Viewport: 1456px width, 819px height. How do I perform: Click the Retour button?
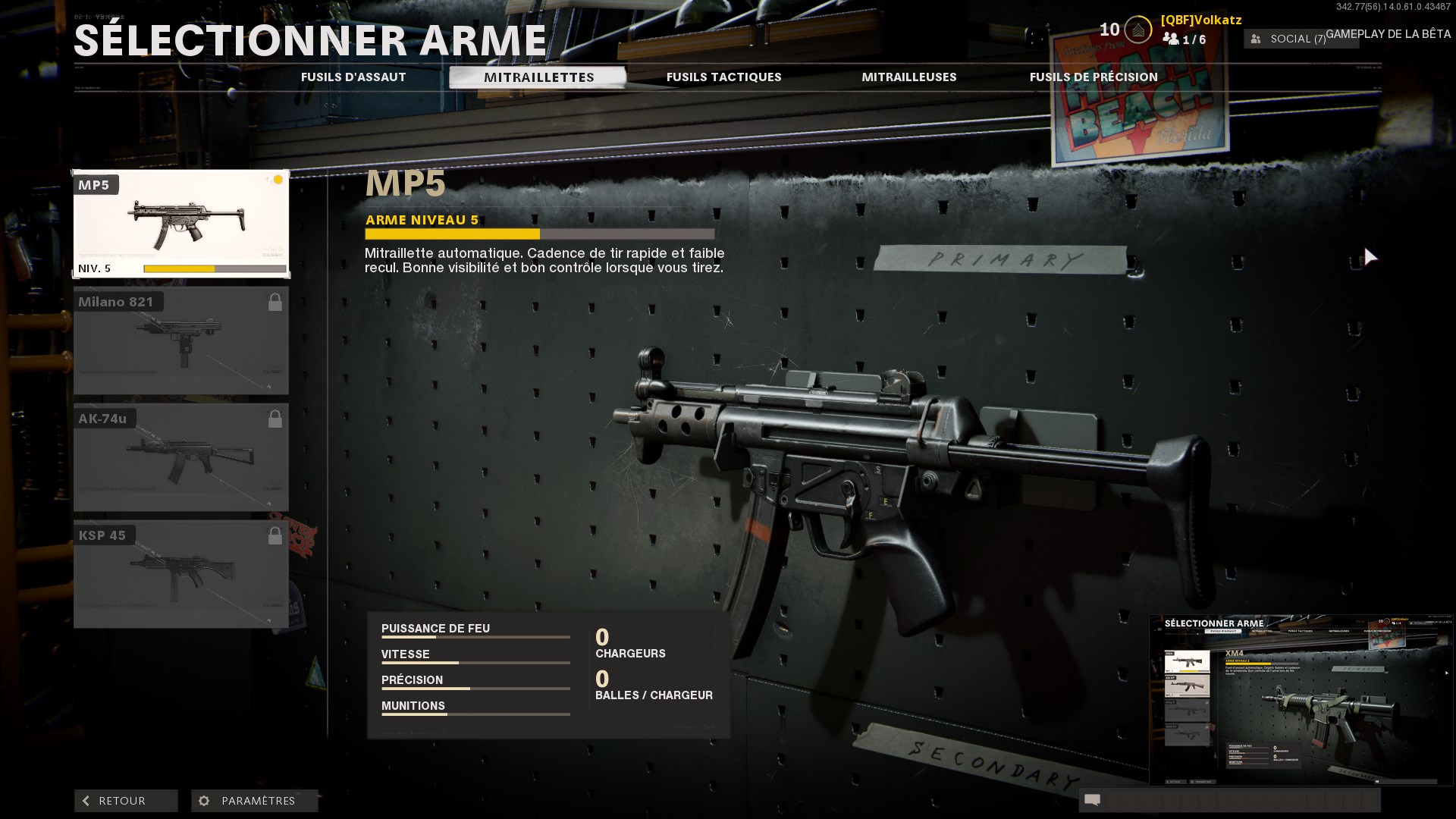point(125,801)
